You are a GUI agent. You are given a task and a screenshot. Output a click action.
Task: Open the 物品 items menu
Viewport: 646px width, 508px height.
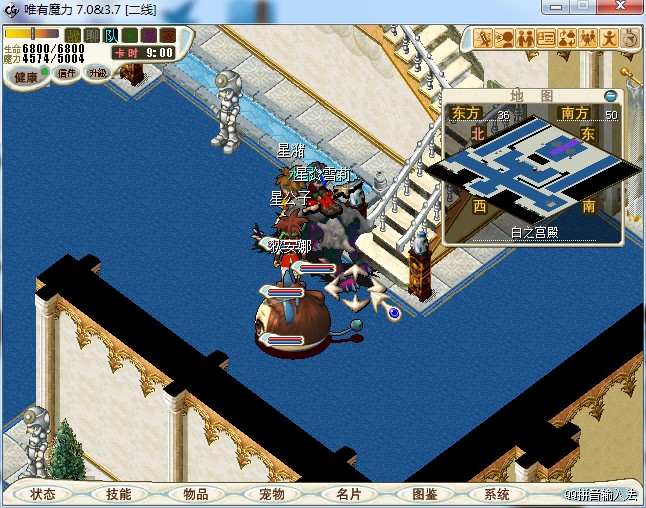coord(195,494)
